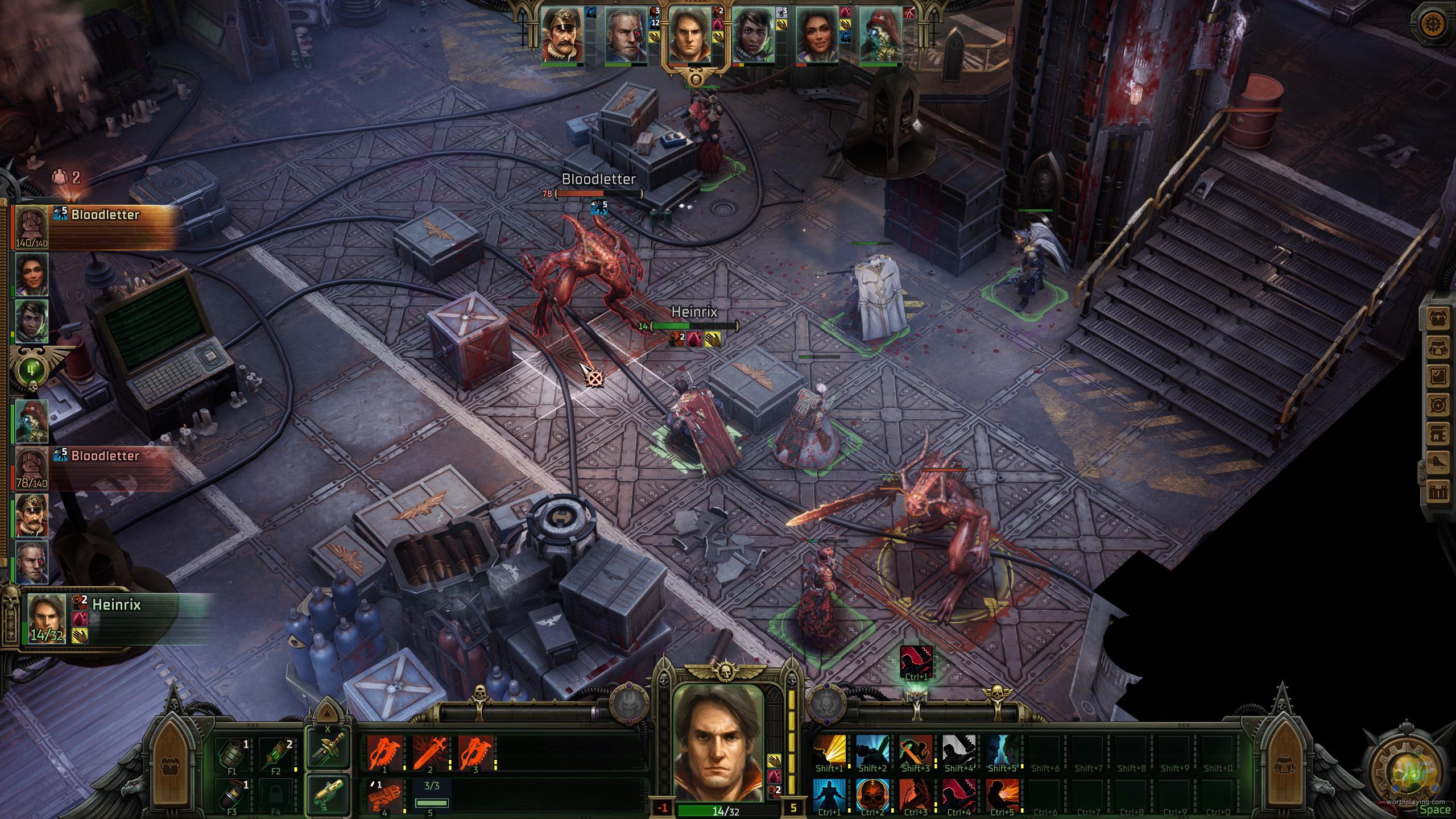This screenshot has height=819, width=1456.
Task: Switch to the golden pistol weapon set
Action: tap(327, 795)
